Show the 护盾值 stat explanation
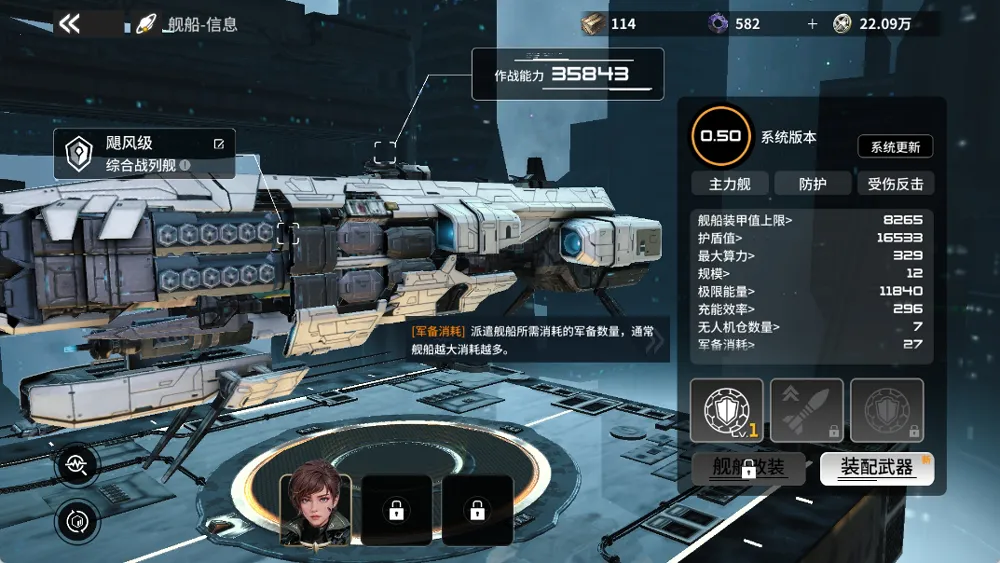 coord(722,237)
